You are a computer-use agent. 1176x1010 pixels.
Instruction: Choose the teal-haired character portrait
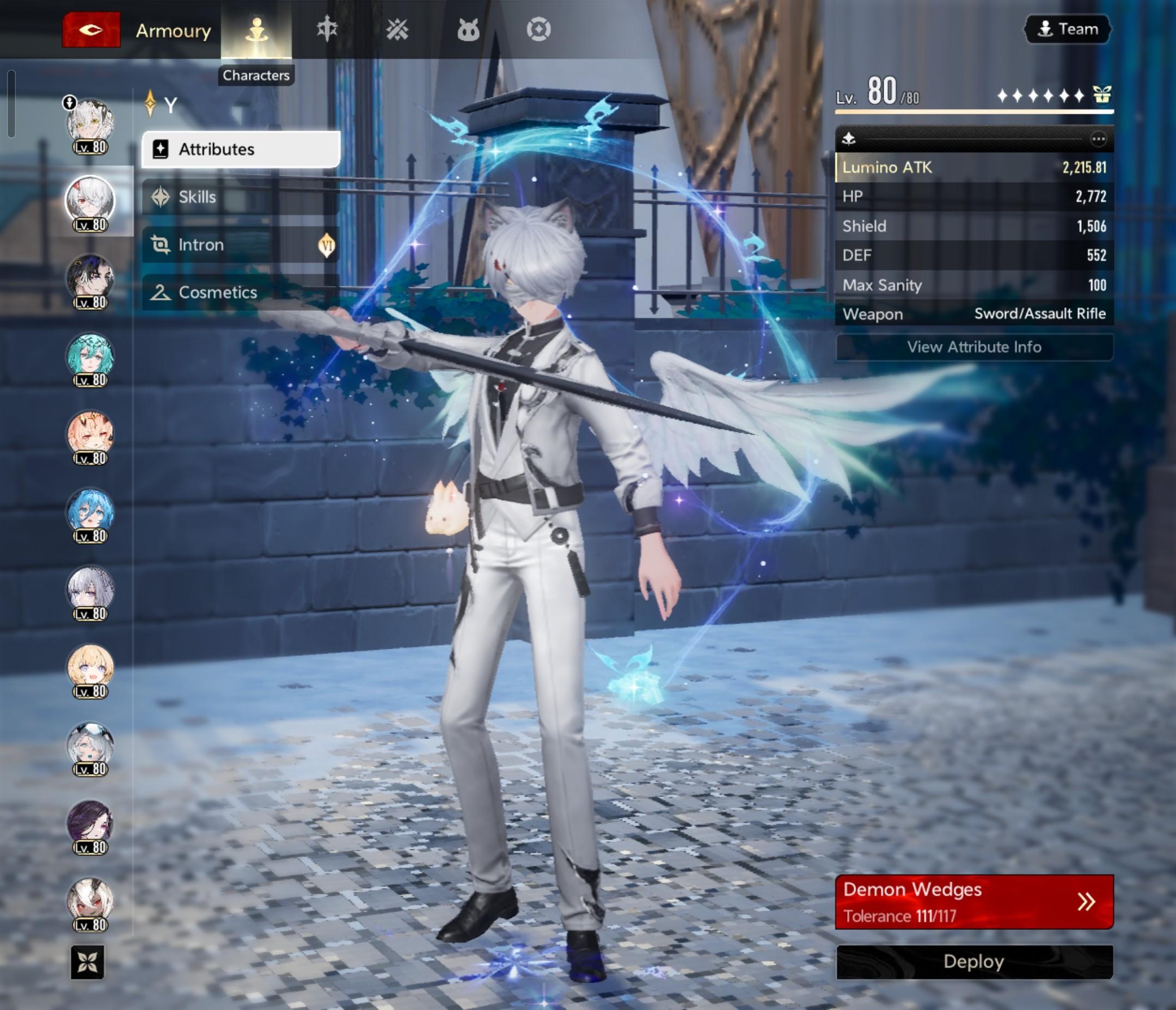[x=90, y=357]
